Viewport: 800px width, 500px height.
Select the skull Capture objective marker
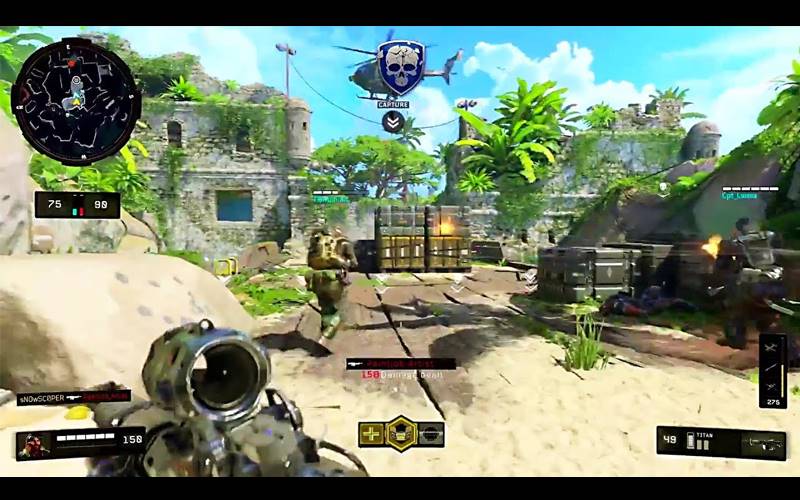pyautogui.click(x=401, y=68)
